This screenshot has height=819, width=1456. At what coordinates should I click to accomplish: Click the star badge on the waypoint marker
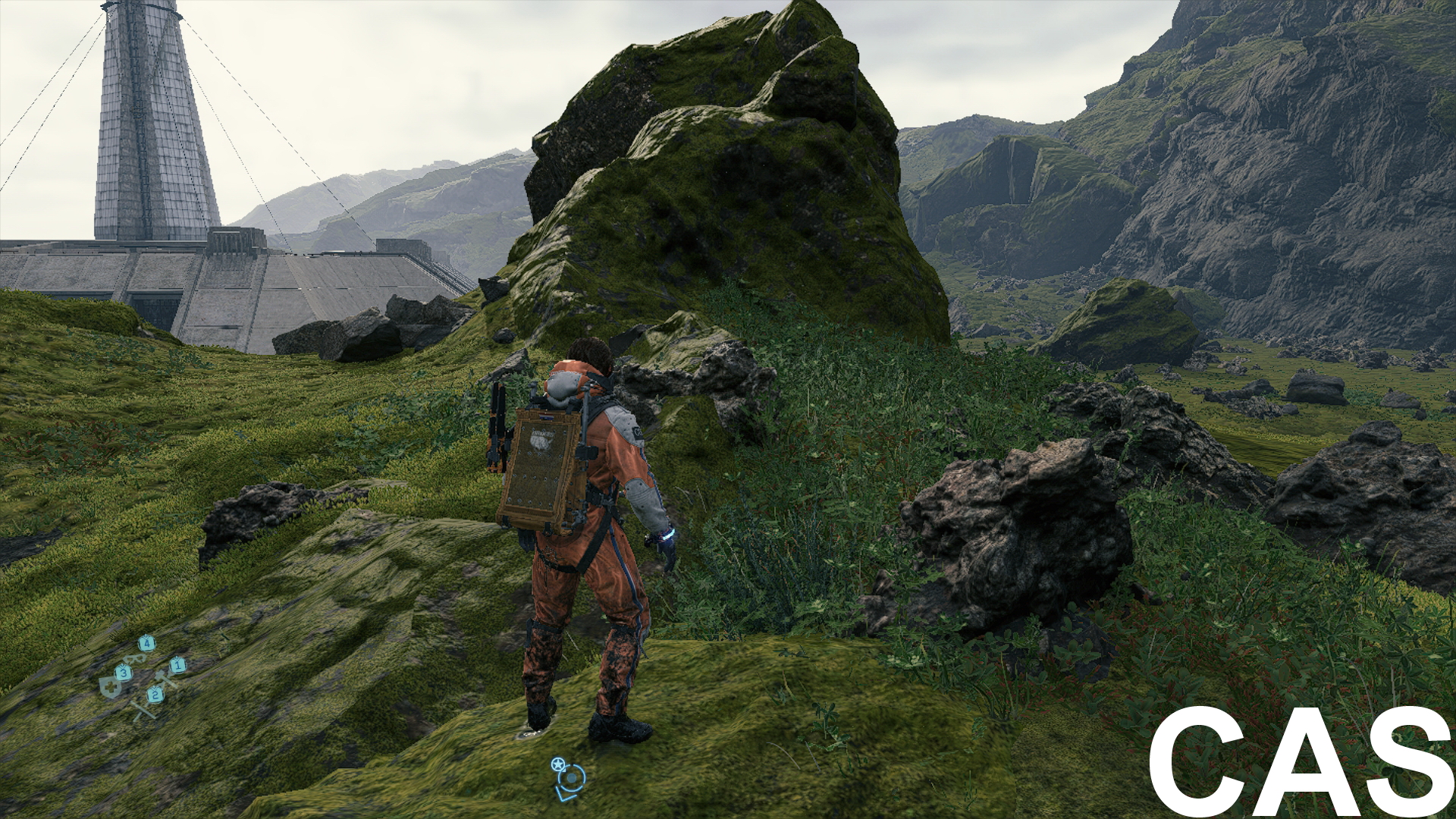click(558, 764)
